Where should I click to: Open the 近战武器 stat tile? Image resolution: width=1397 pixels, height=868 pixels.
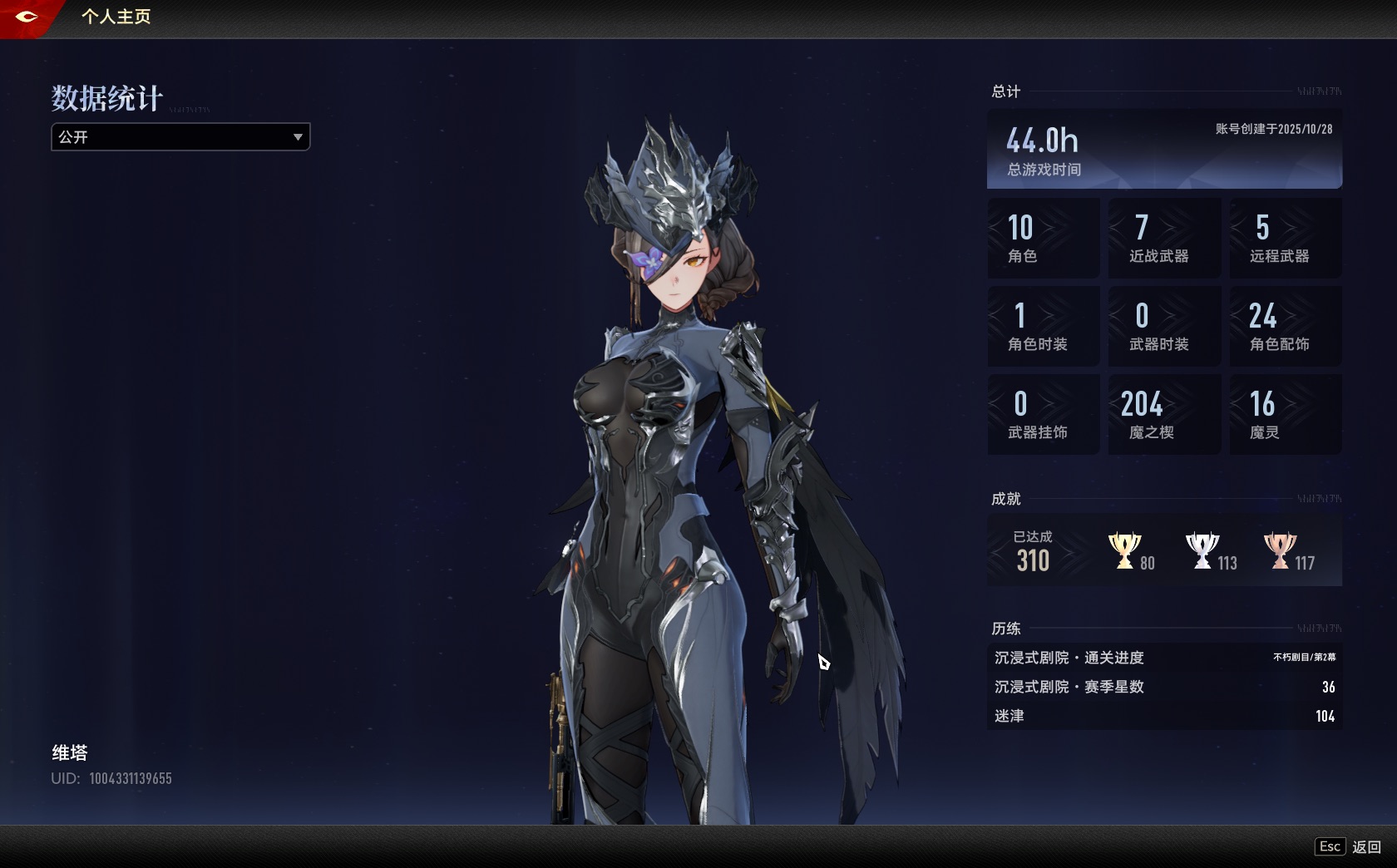coord(1164,238)
